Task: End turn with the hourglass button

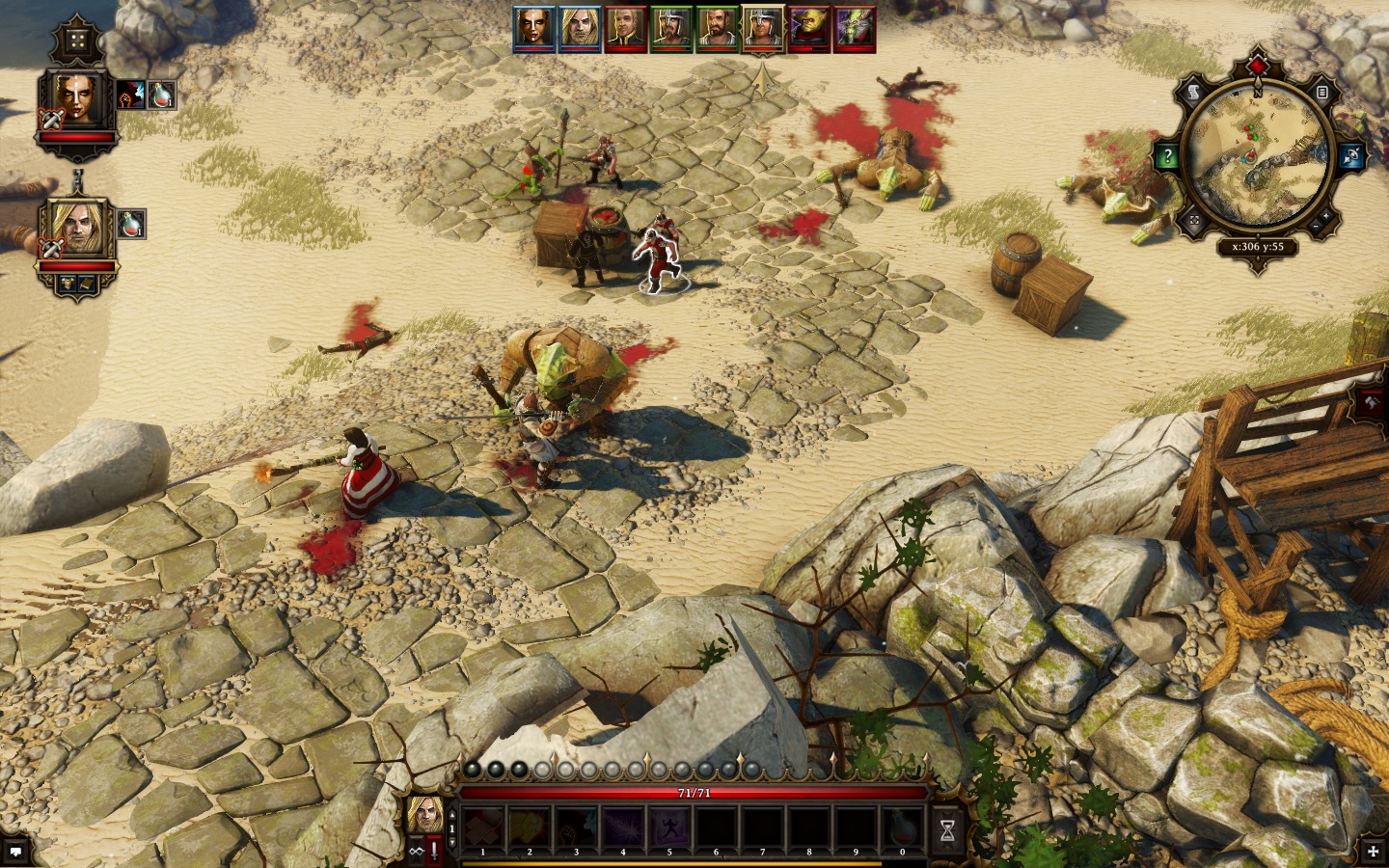Action: (947, 831)
